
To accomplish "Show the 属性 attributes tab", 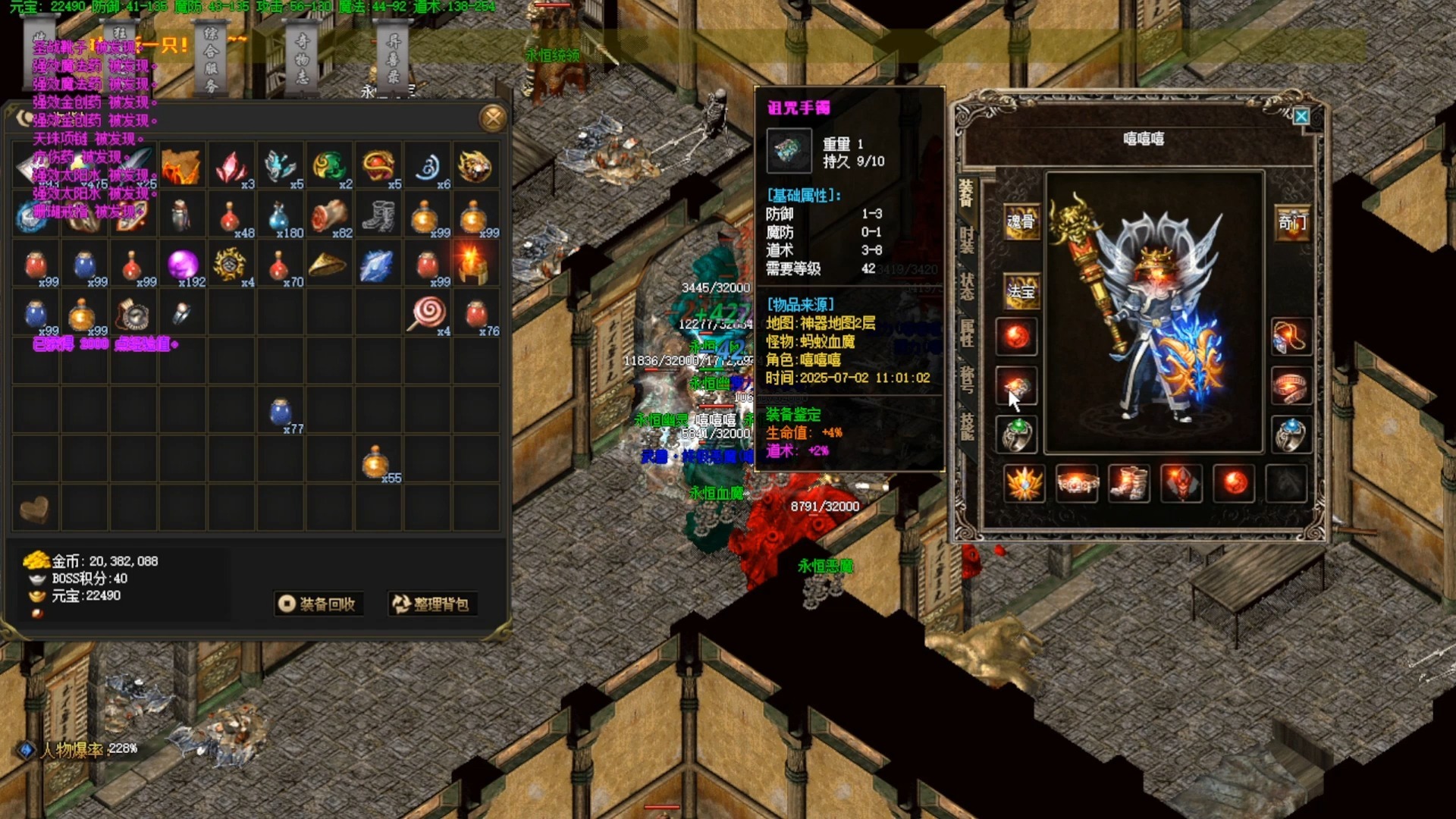I will (x=967, y=332).
